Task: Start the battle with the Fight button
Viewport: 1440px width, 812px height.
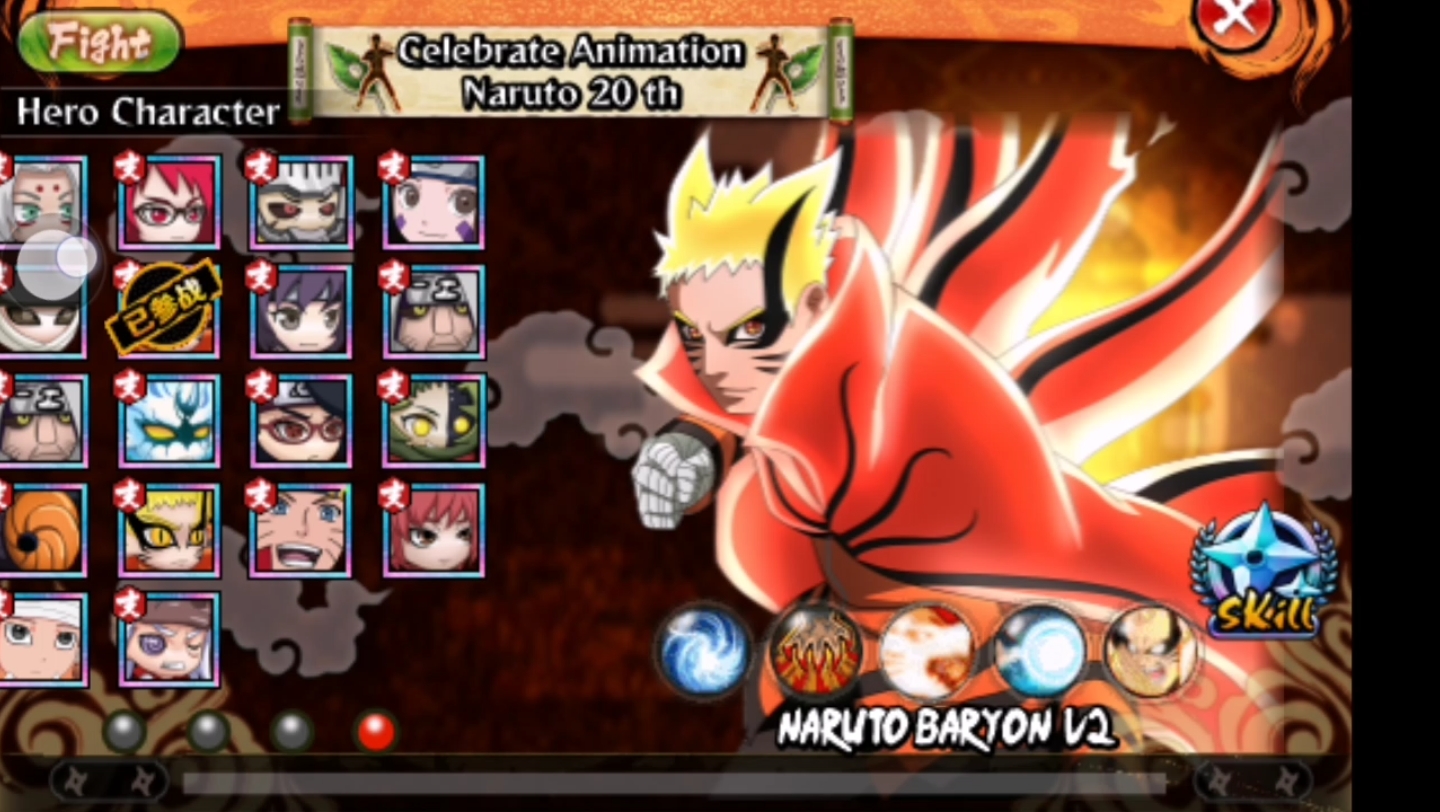Action: click(99, 42)
